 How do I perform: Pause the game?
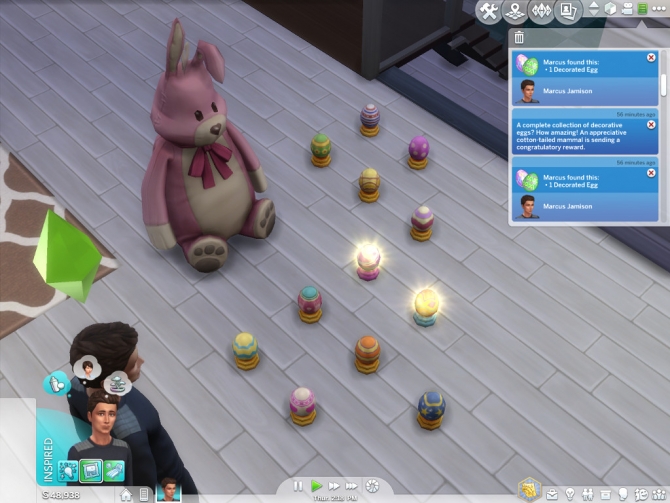pos(298,485)
